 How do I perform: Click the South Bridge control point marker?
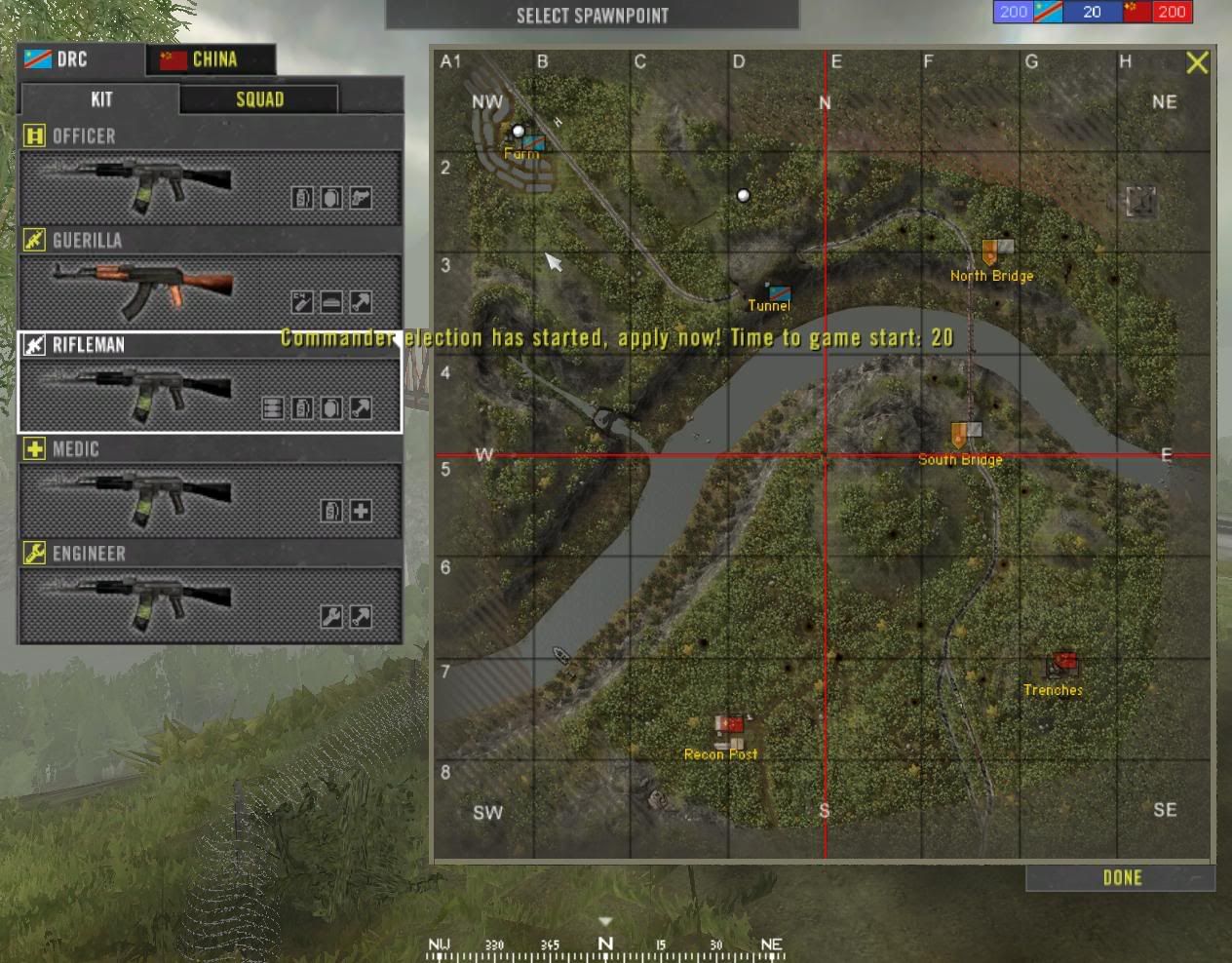(966, 433)
